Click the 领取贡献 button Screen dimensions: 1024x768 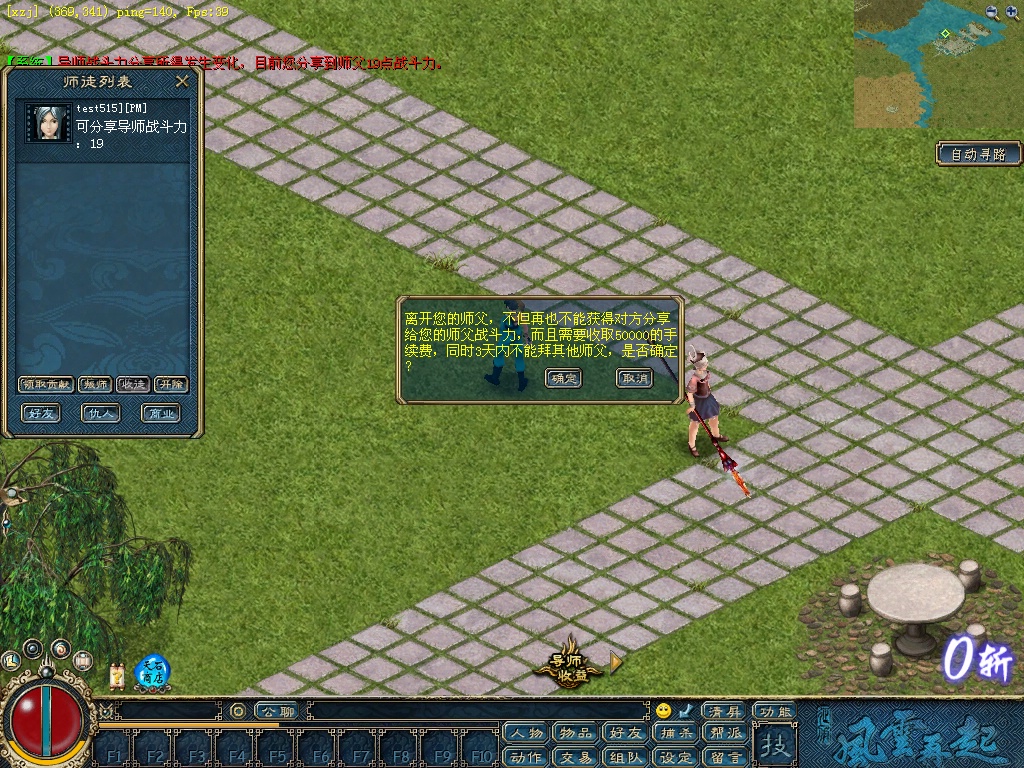click(x=46, y=385)
